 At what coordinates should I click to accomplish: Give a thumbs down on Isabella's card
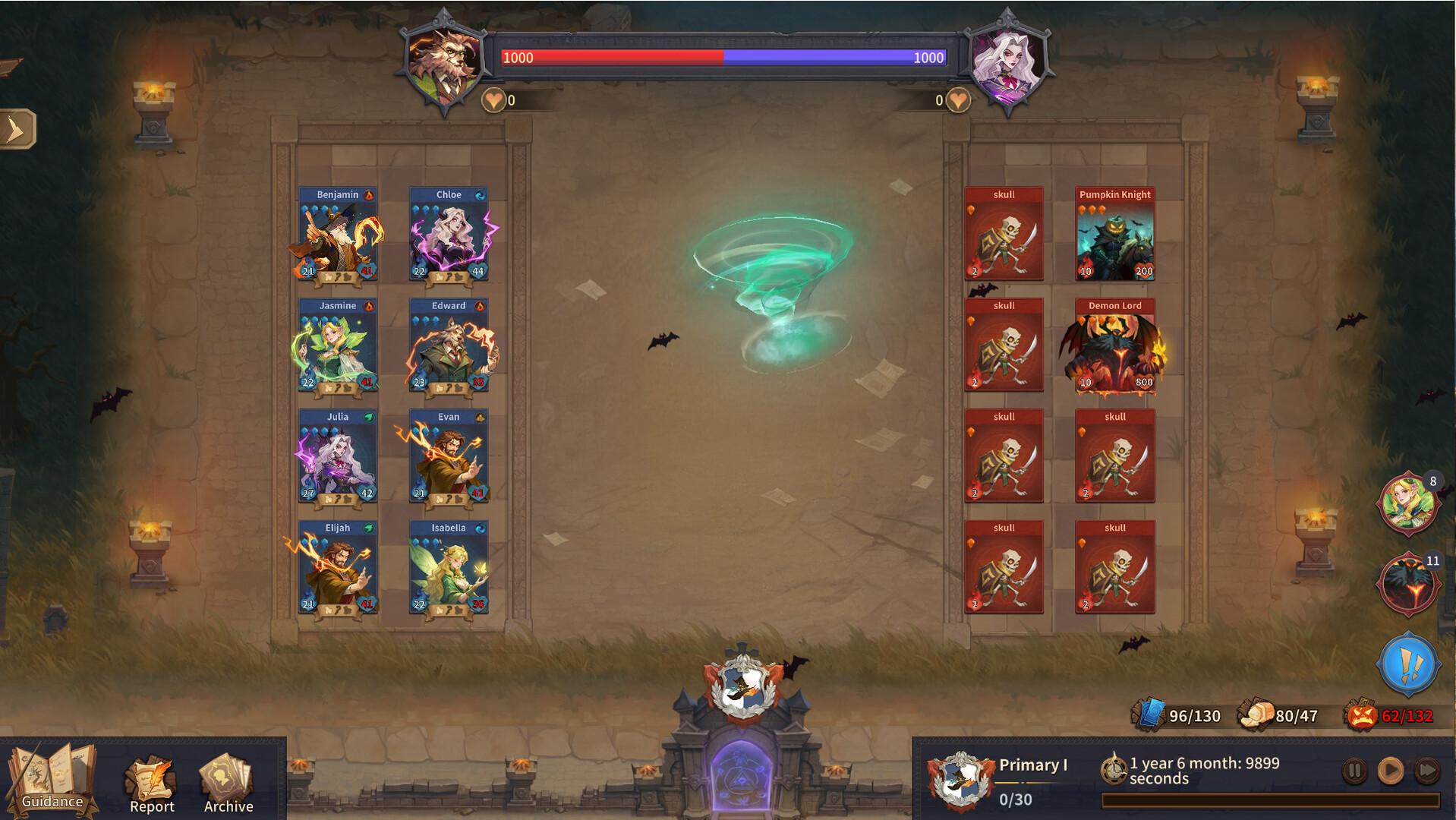click(x=459, y=610)
